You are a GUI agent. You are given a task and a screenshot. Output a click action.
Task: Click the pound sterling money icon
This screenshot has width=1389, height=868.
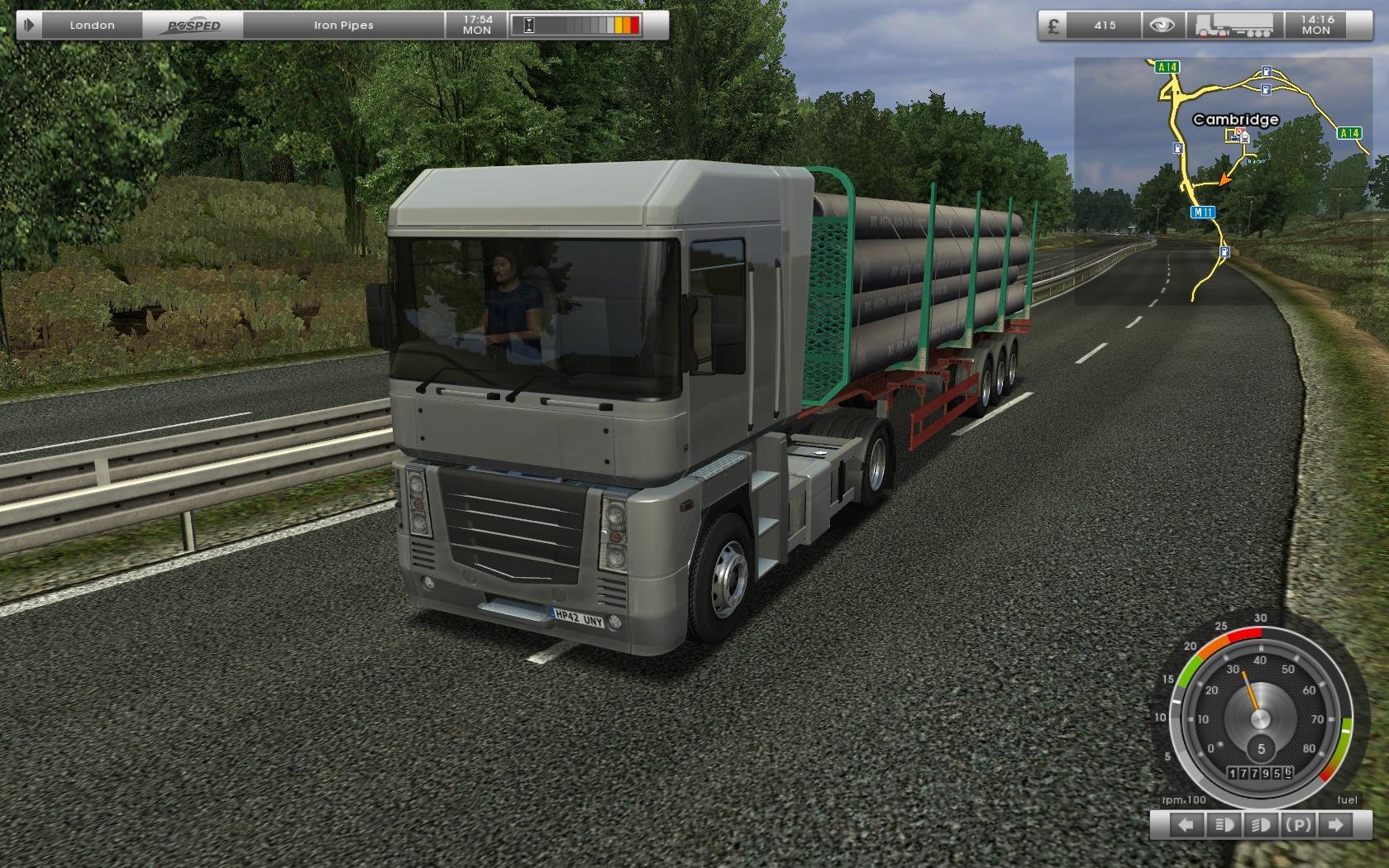(1054, 25)
